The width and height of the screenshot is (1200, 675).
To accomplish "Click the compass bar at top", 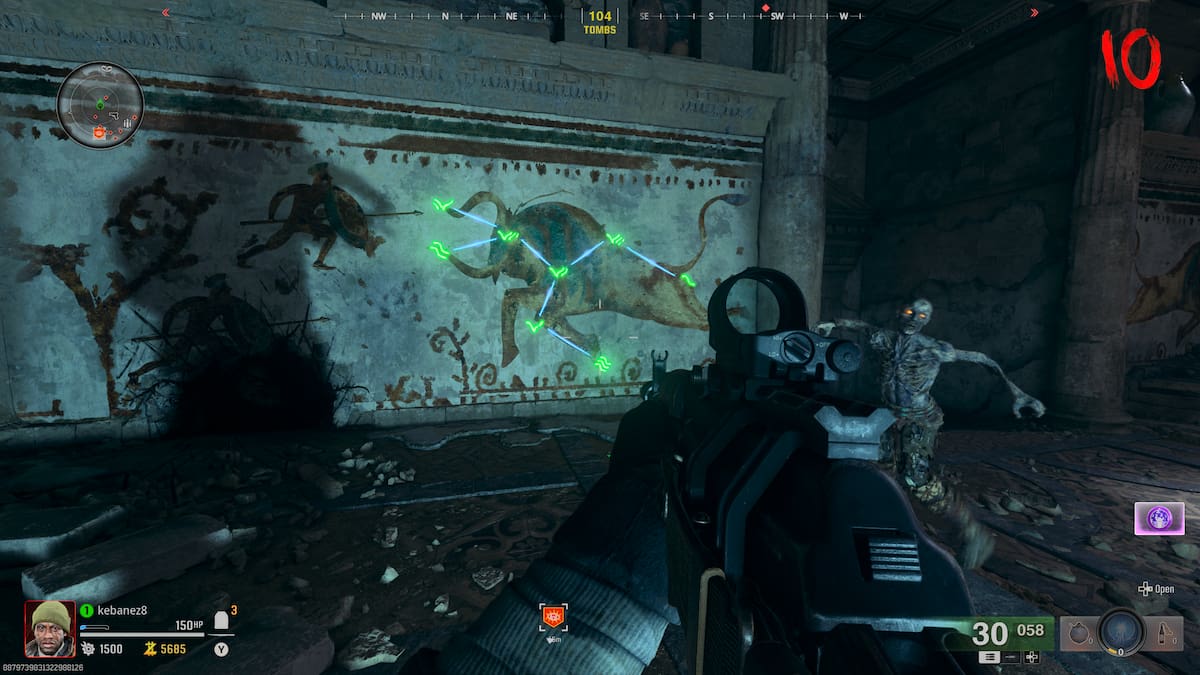I will [x=600, y=16].
